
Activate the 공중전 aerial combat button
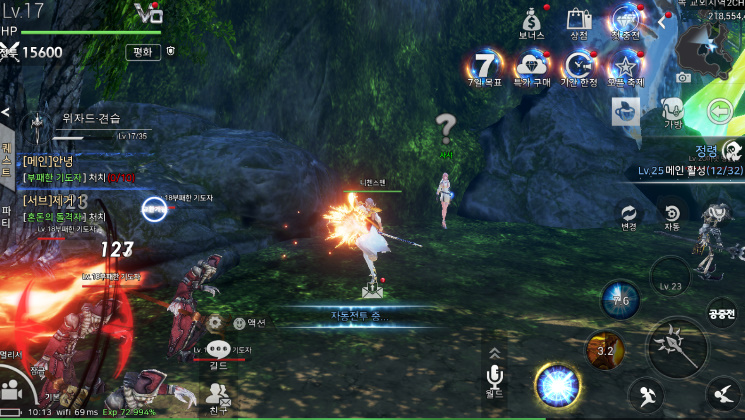722,312
